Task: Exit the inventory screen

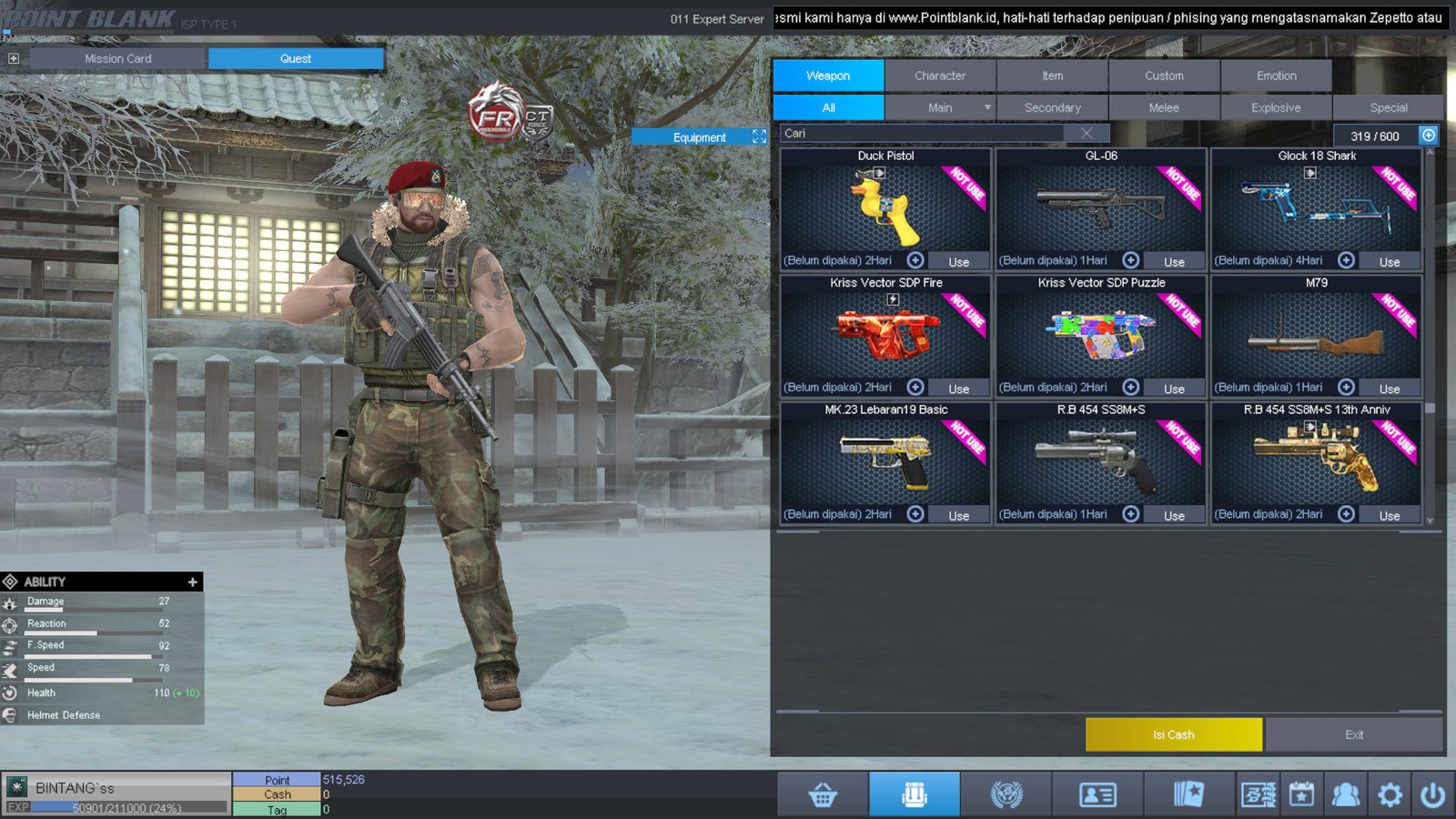Action: click(1353, 734)
